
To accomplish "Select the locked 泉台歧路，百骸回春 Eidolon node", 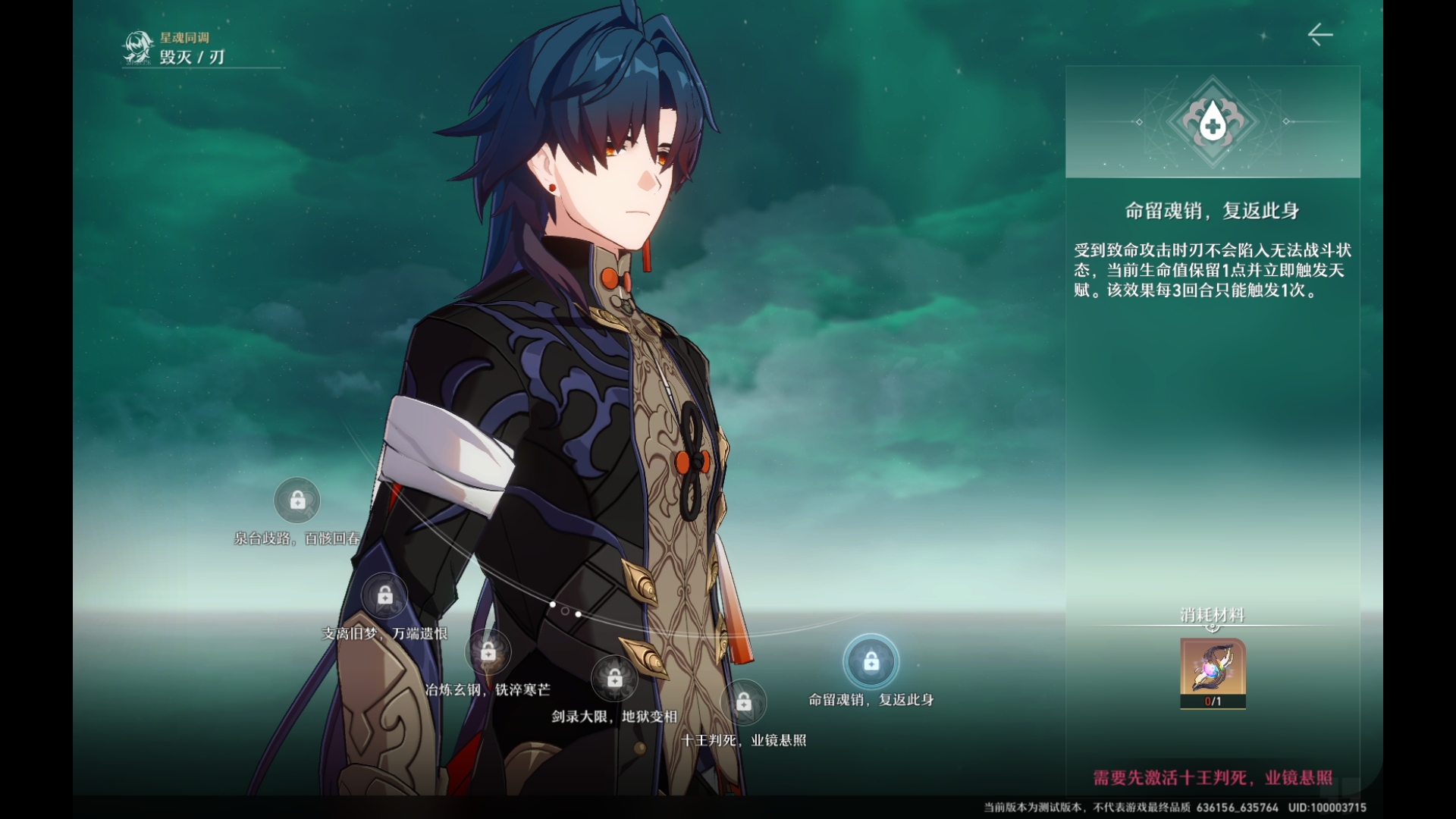I will (x=297, y=500).
